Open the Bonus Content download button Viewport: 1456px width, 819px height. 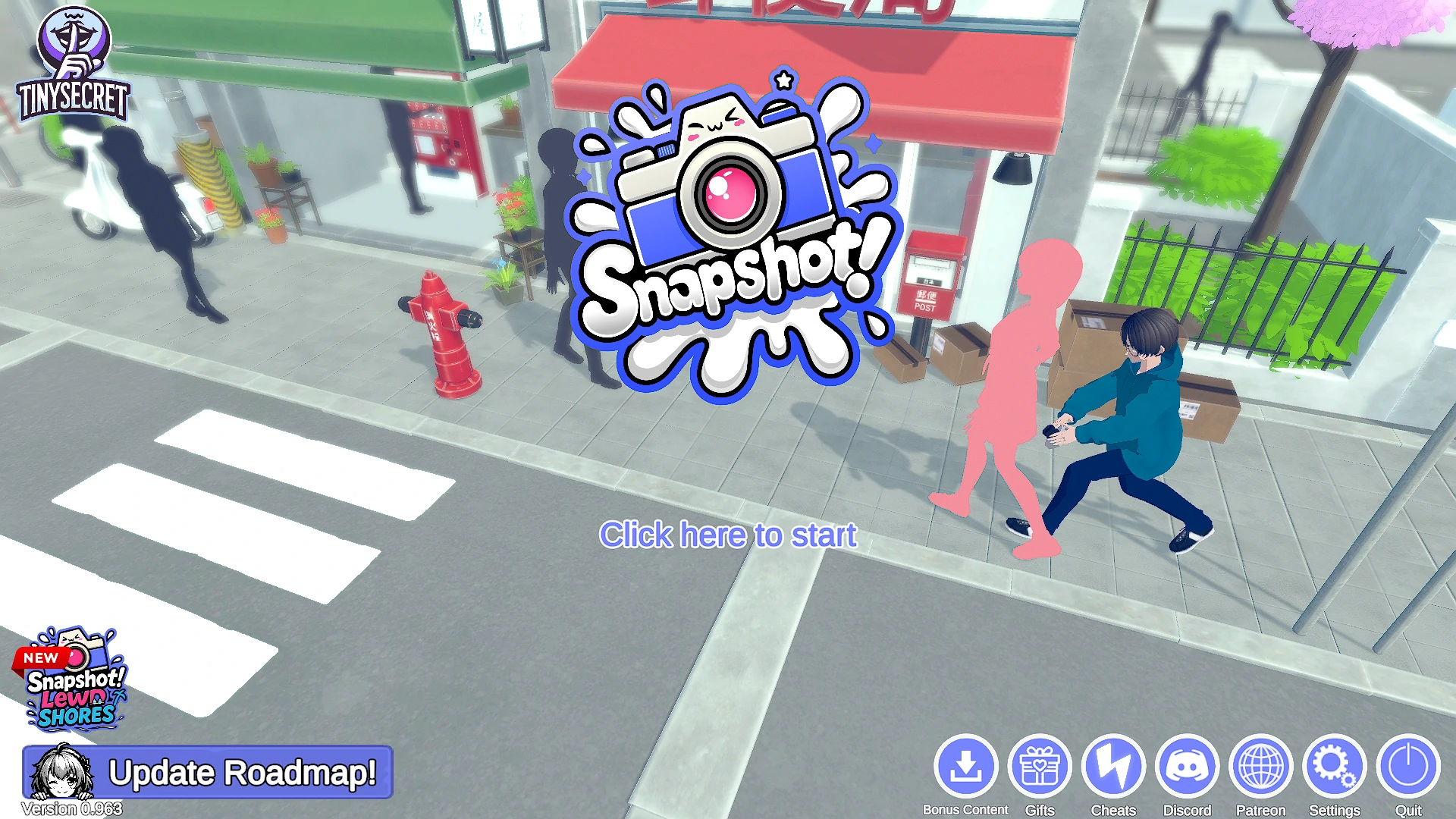coord(965,766)
